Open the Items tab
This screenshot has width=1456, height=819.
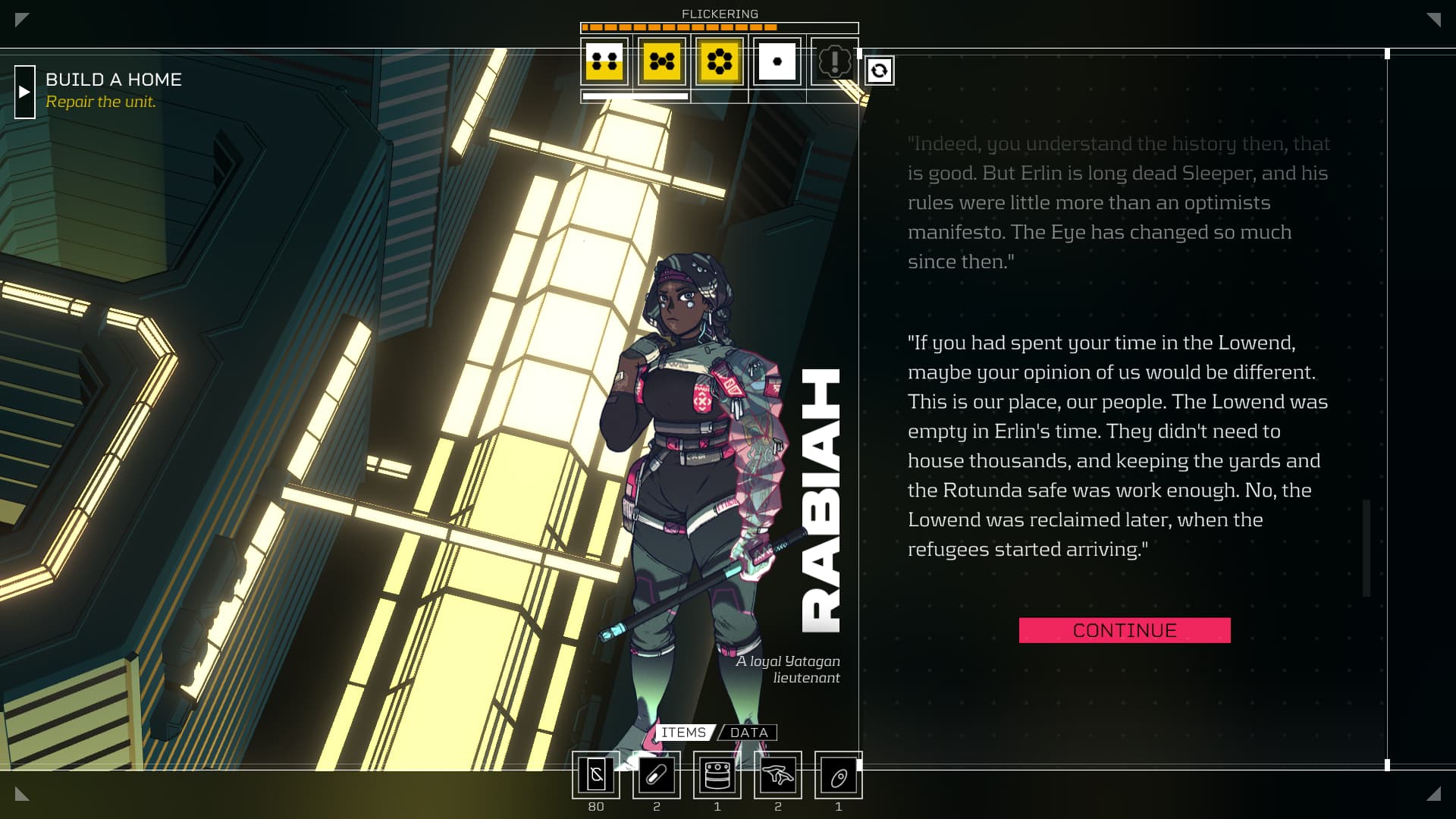point(683,733)
